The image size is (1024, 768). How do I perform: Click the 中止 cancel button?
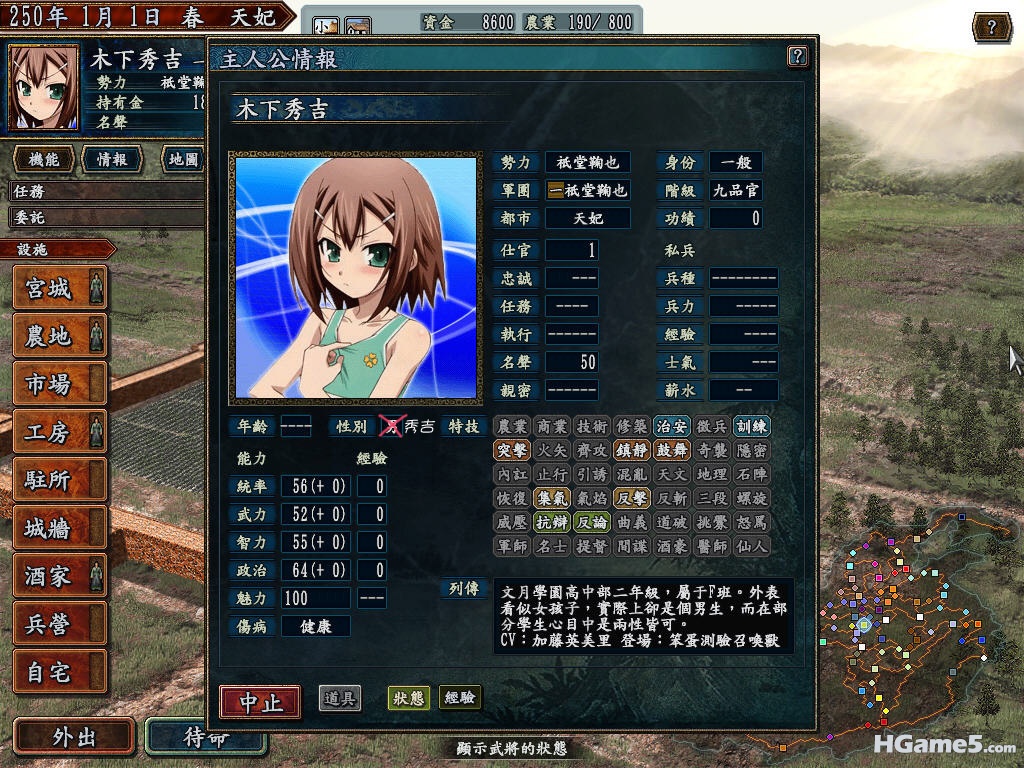(260, 701)
